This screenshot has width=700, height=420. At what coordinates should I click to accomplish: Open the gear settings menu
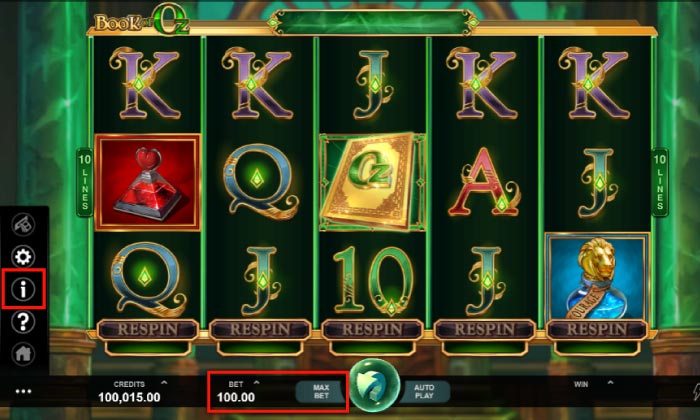[x=23, y=256]
